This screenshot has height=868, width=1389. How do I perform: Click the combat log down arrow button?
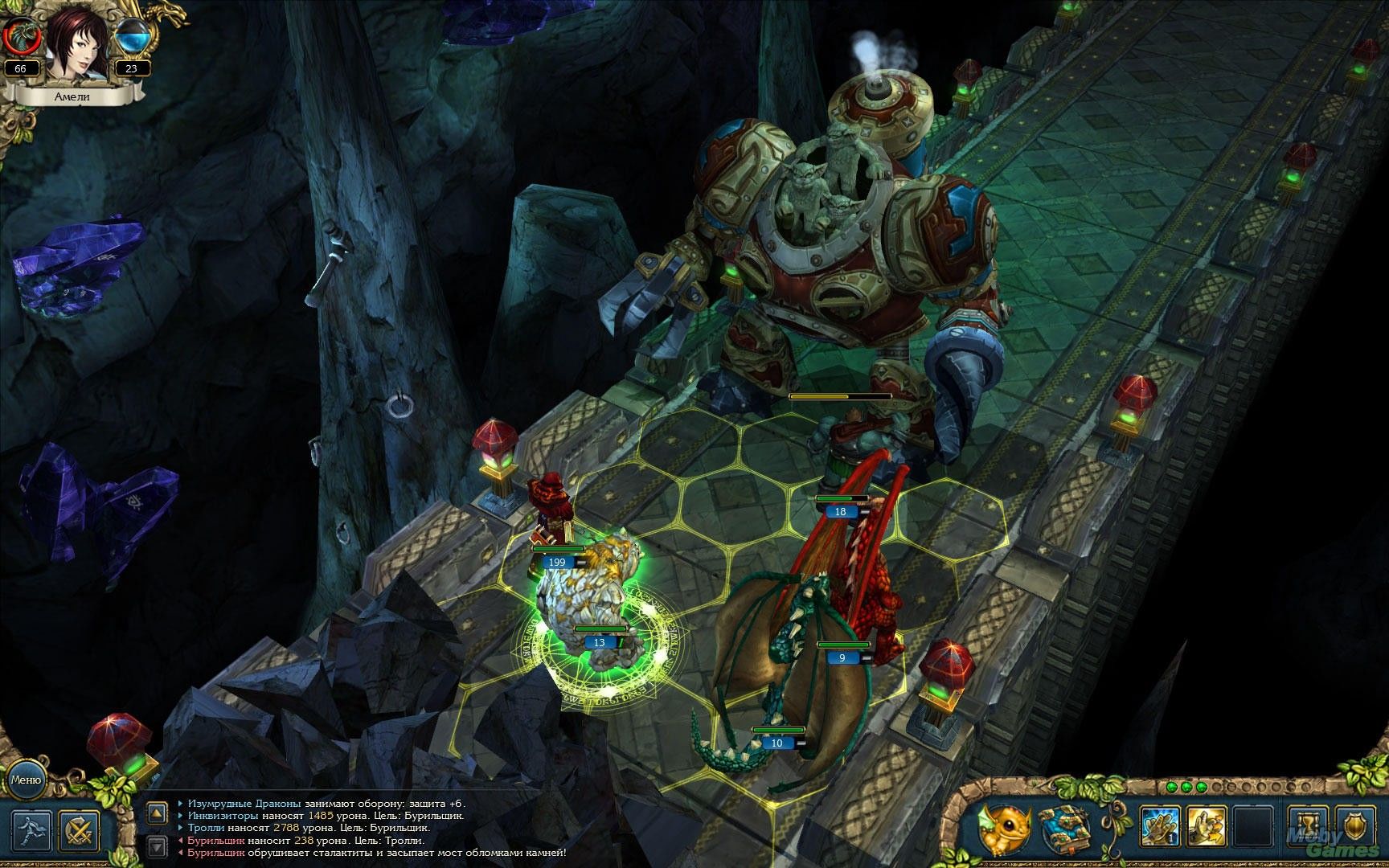coord(157,845)
